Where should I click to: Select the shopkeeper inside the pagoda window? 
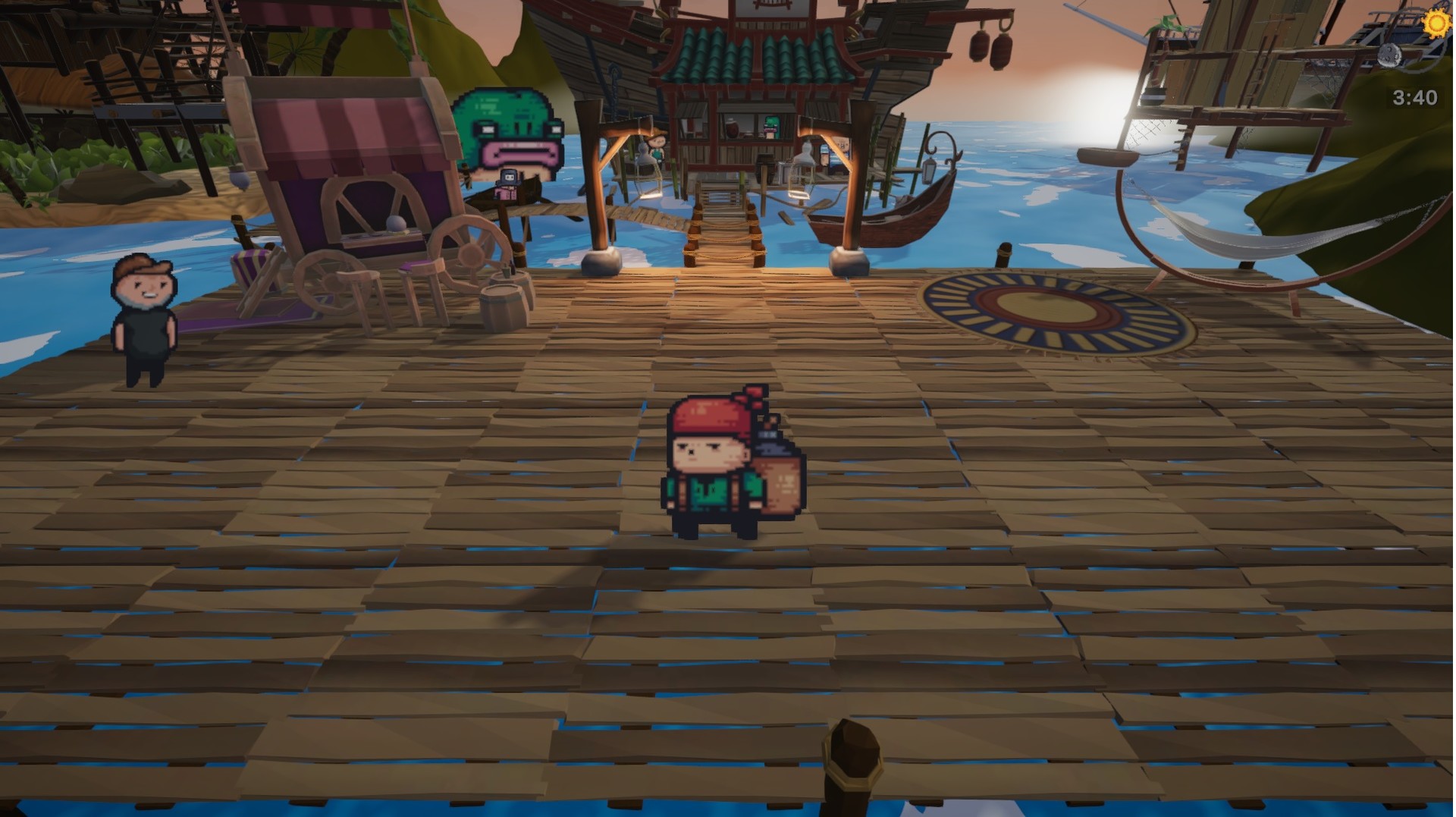click(x=770, y=127)
